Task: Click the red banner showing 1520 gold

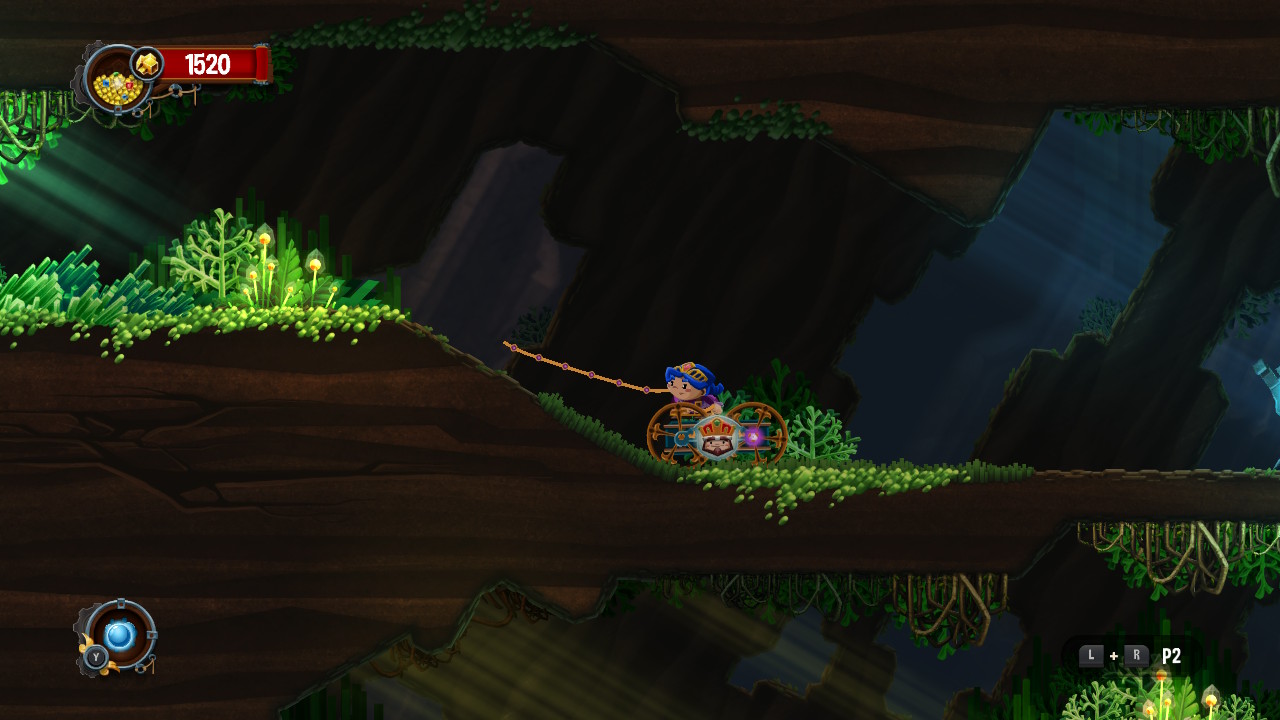Action: point(206,63)
